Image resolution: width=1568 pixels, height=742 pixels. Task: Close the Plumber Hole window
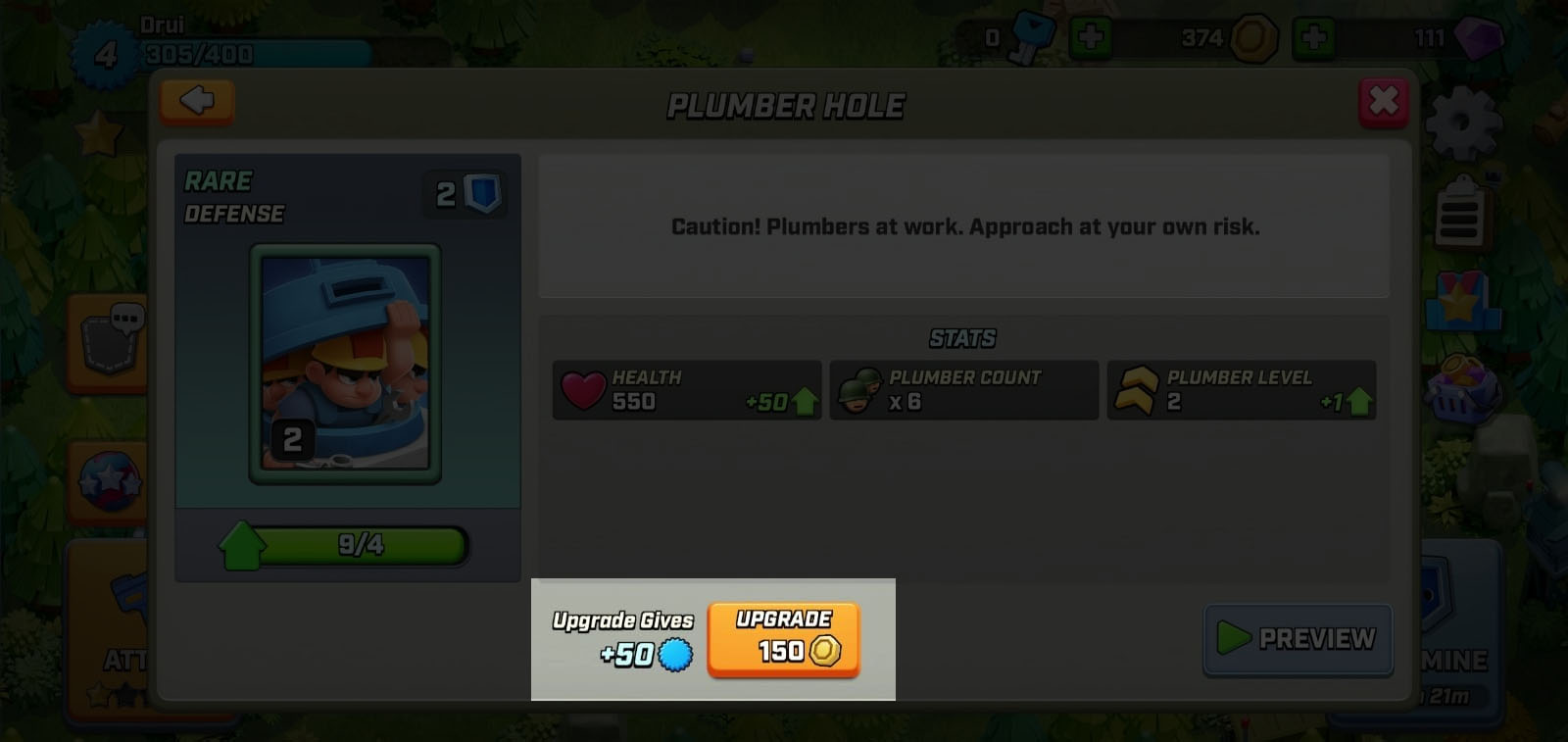pos(1383,101)
